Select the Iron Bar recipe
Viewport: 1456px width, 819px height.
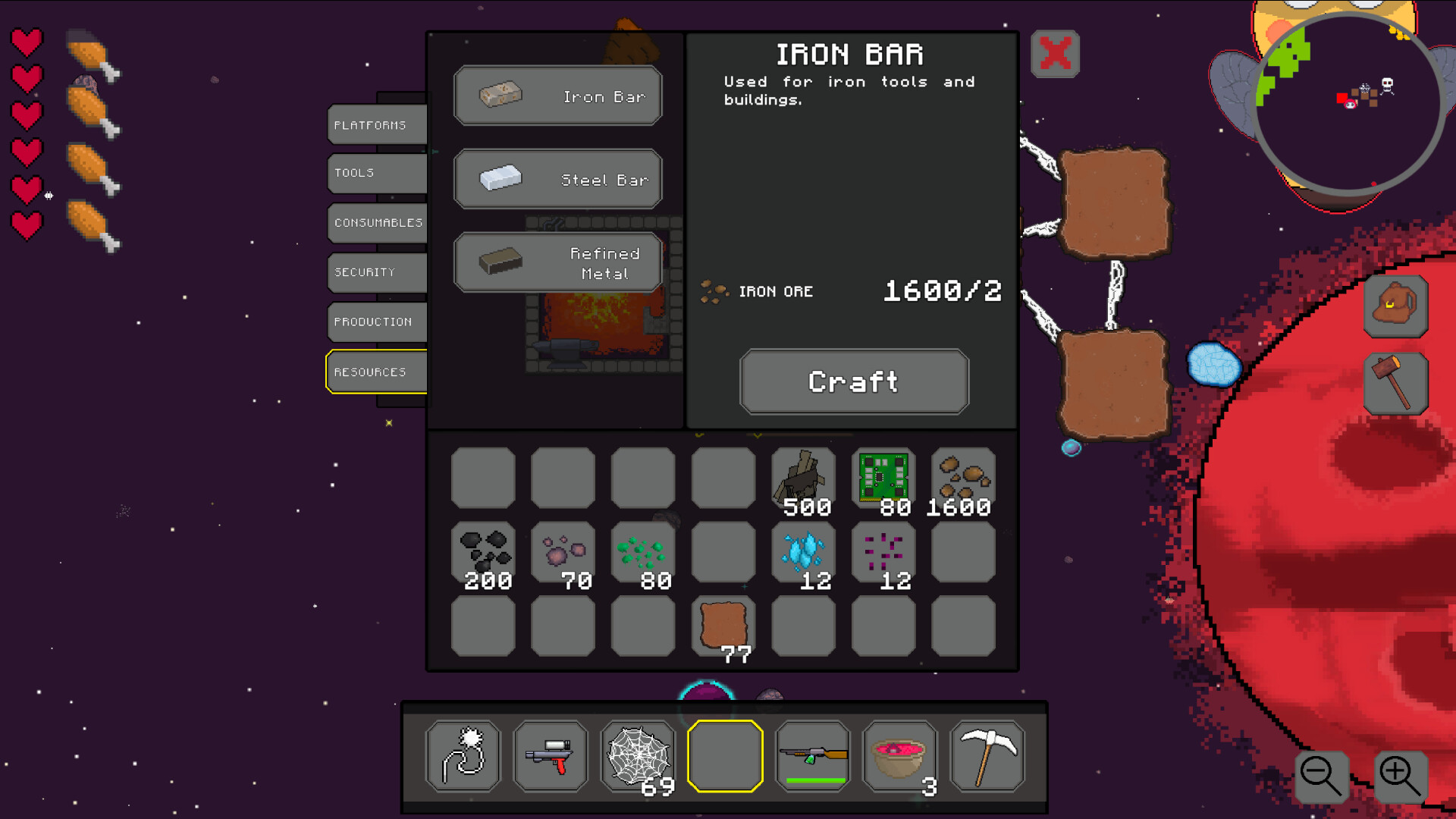(x=558, y=95)
